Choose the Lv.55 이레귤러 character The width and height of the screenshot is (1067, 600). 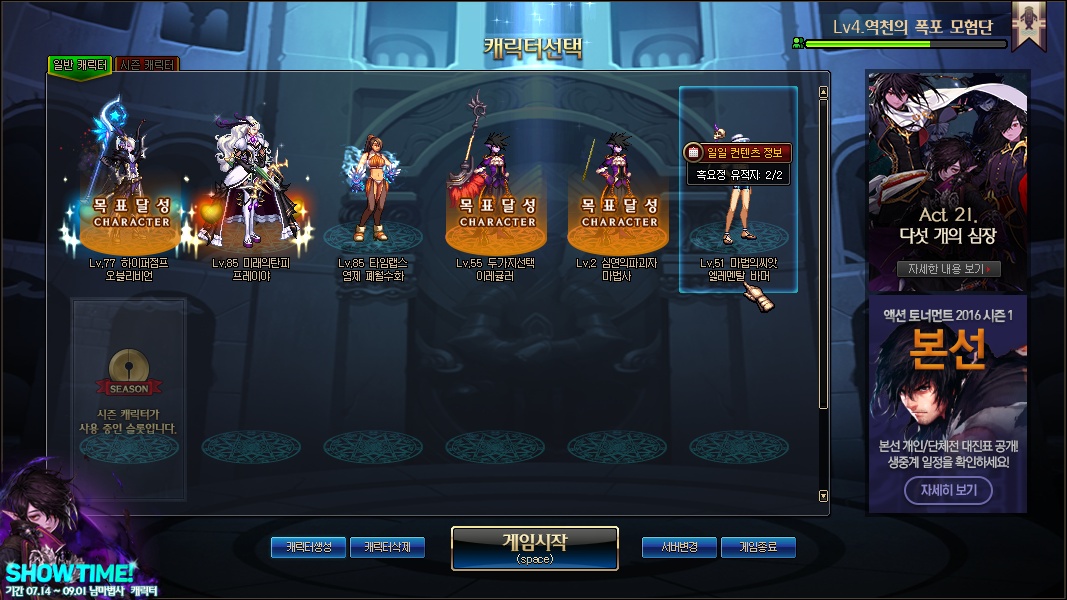tap(496, 190)
